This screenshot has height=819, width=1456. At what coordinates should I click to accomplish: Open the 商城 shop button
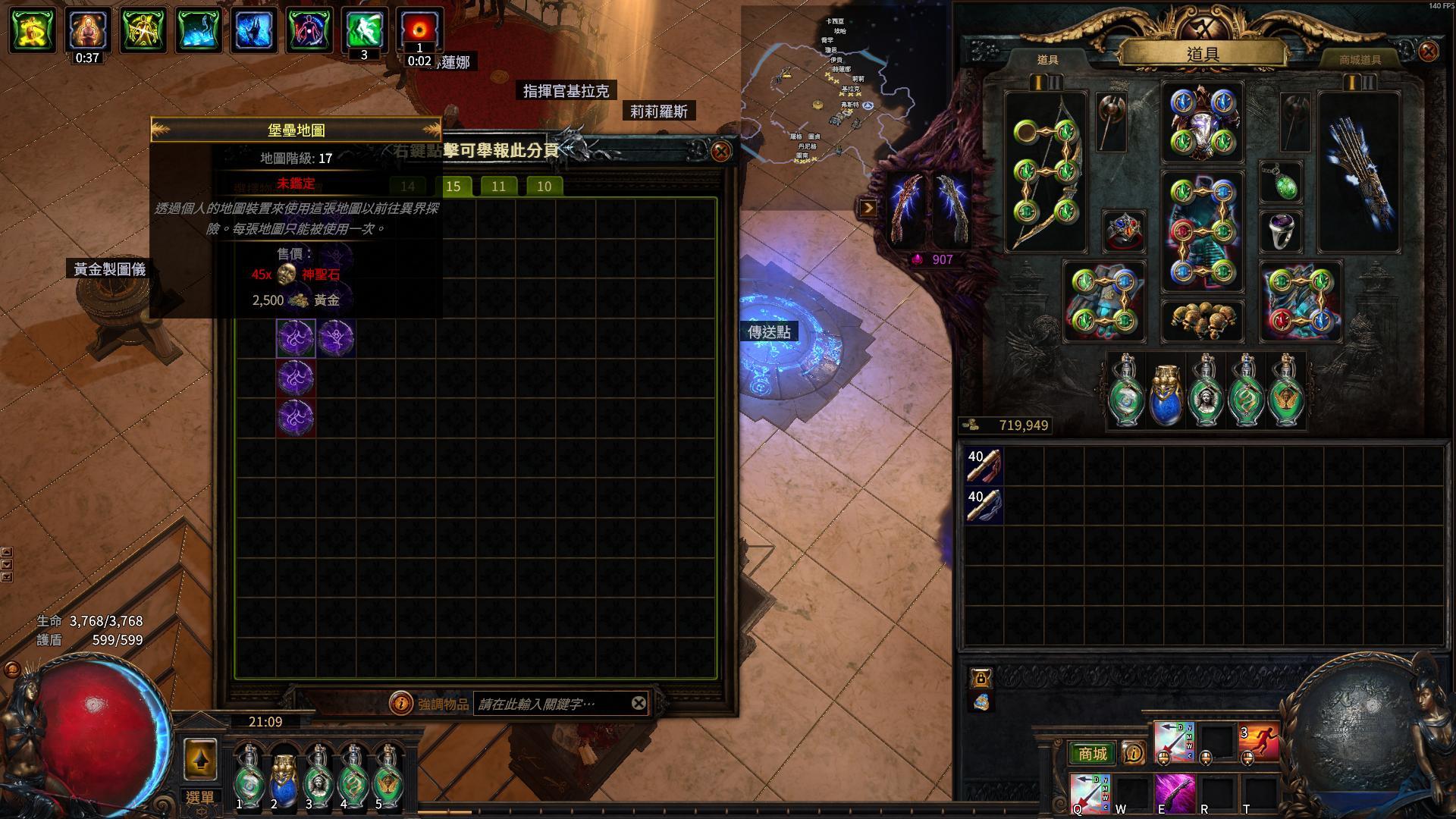pyautogui.click(x=1092, y=753)
